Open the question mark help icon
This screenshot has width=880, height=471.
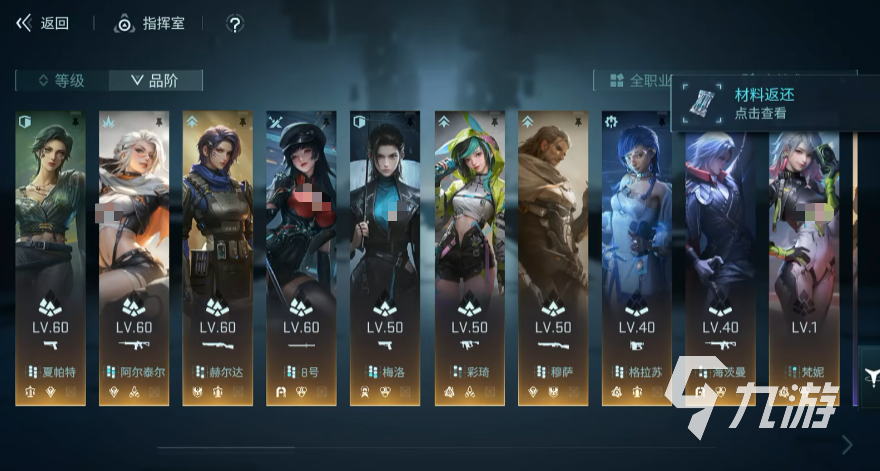tap(234, 24)
